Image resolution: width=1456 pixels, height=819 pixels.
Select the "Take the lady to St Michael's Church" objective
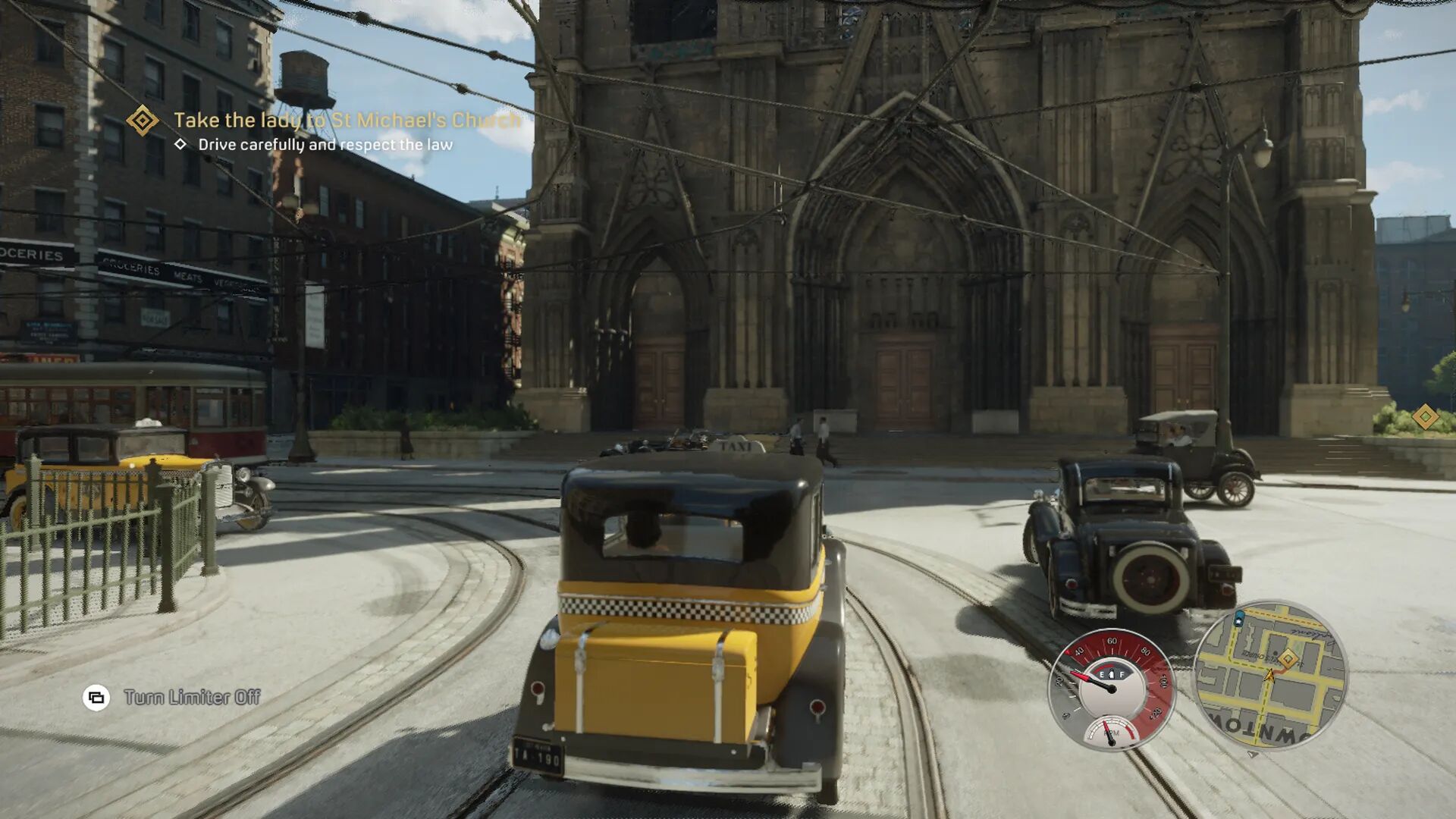click(x=347, y=120)
